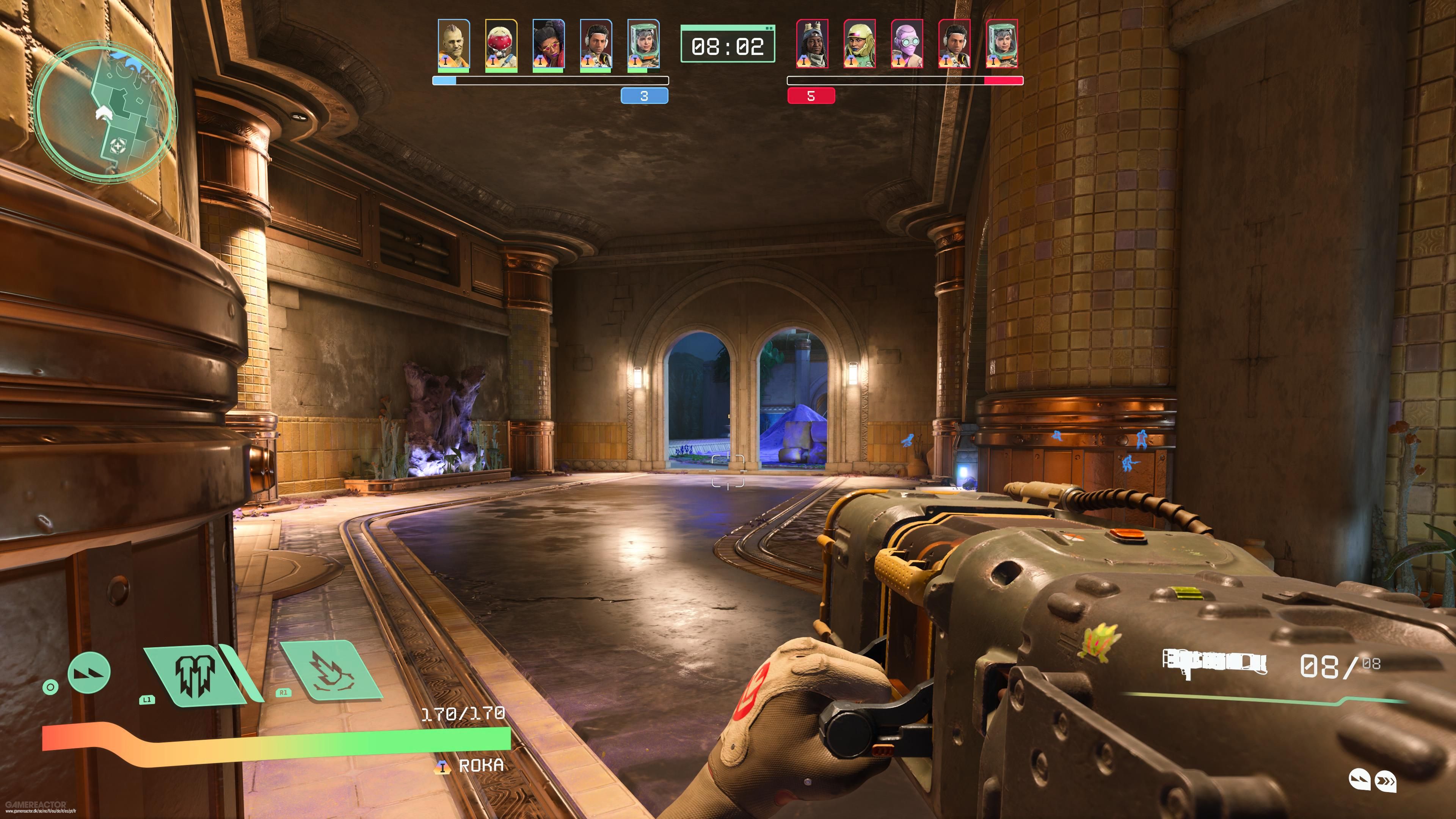Pick the blue-team headset man portrait
1456x819 pixels.
tap(596, 45)
